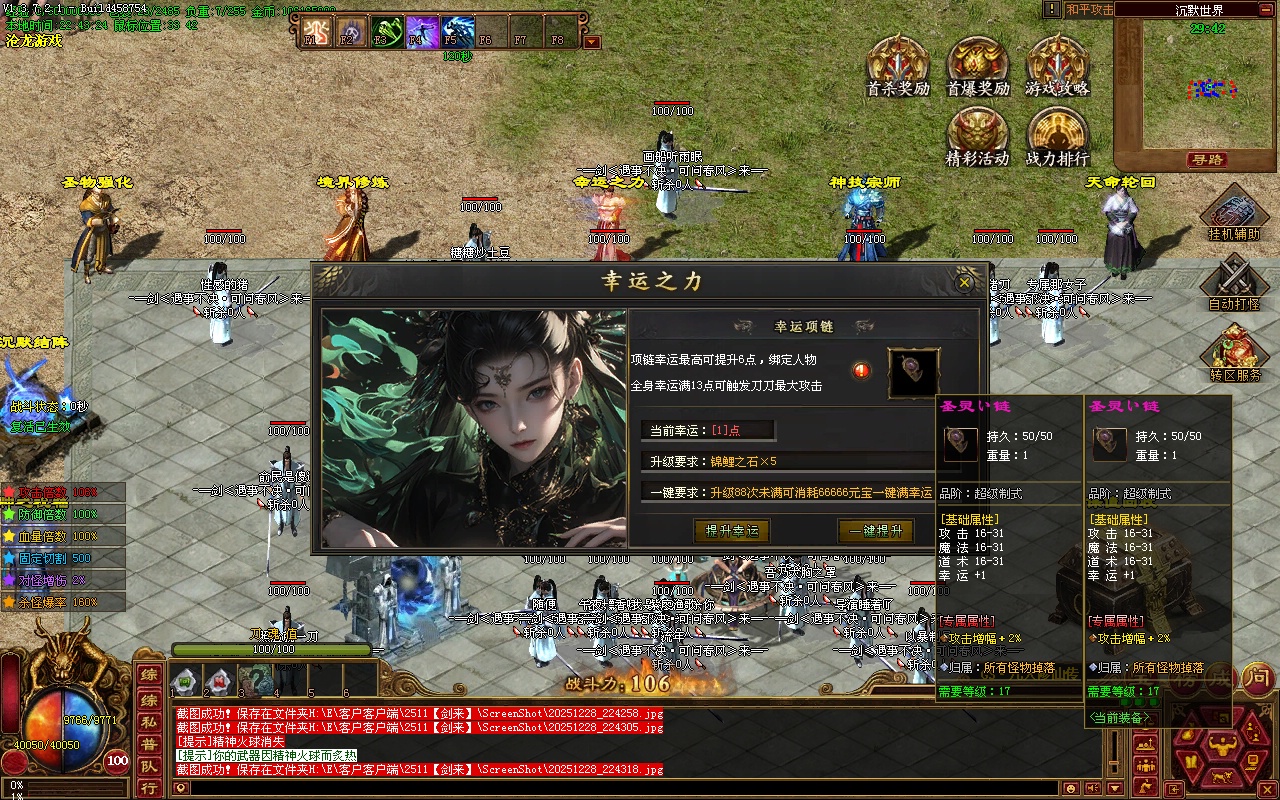Use the green stone in quick slot 1

click(185, 682)
